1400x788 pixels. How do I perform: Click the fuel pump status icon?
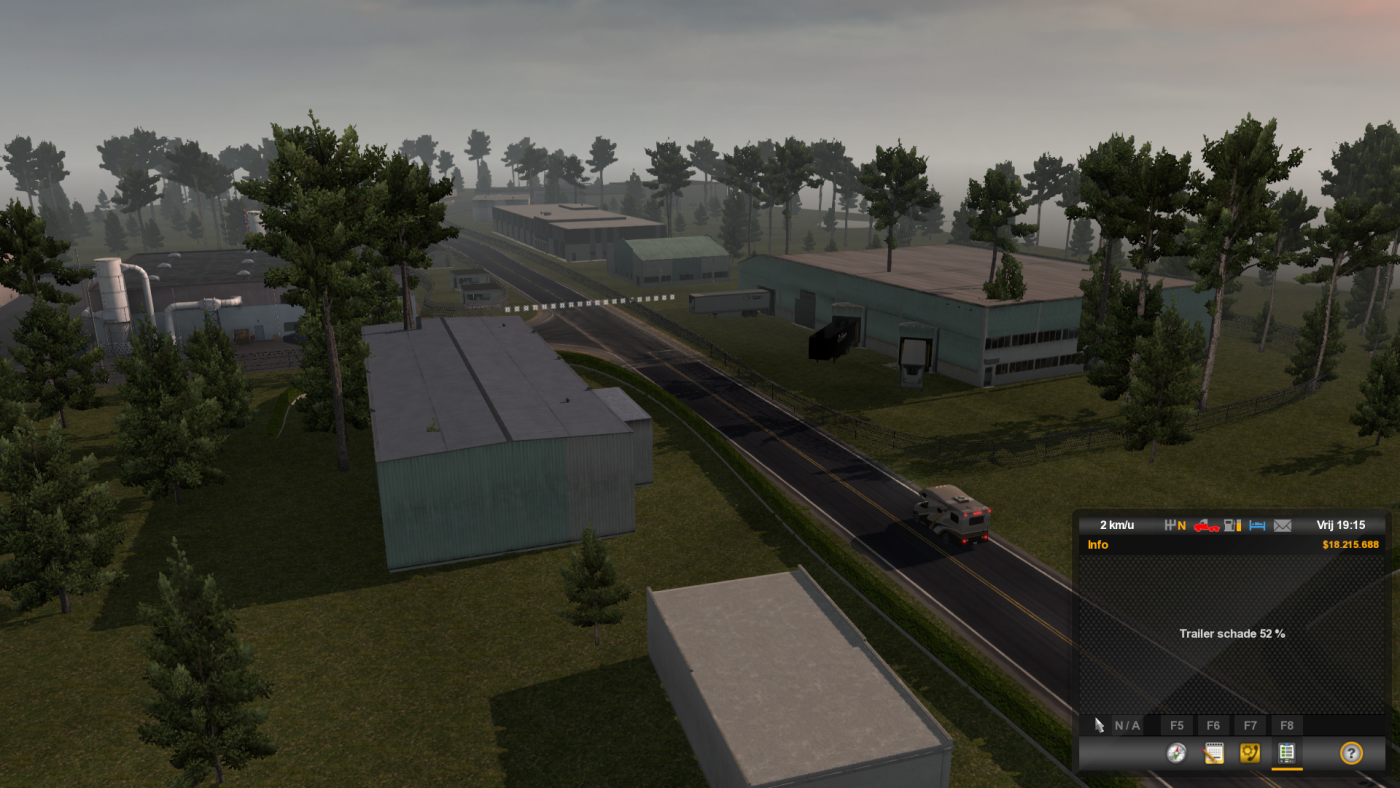[x=1228, y=525]
